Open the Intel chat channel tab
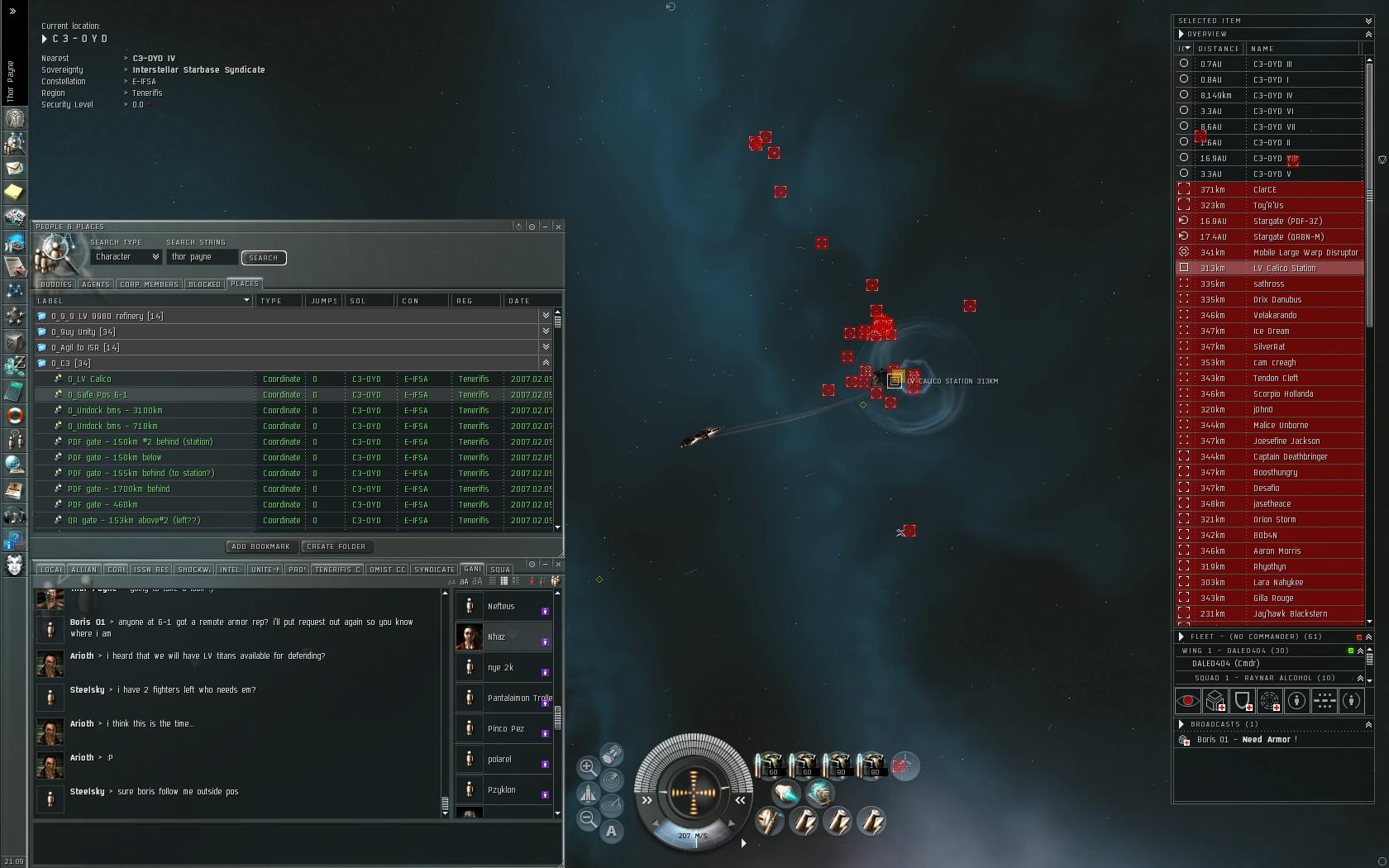Screen dimensions: 1389x868 [x=230, y=570]
